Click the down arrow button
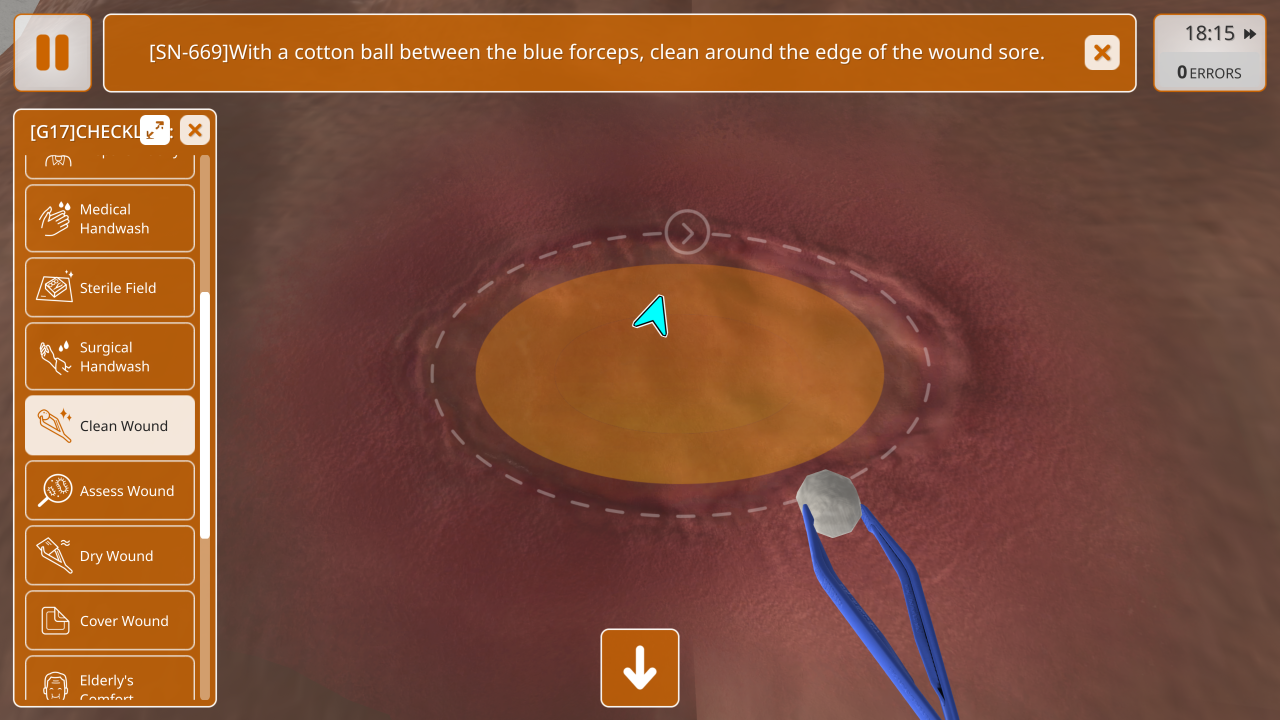 [640, 668]
